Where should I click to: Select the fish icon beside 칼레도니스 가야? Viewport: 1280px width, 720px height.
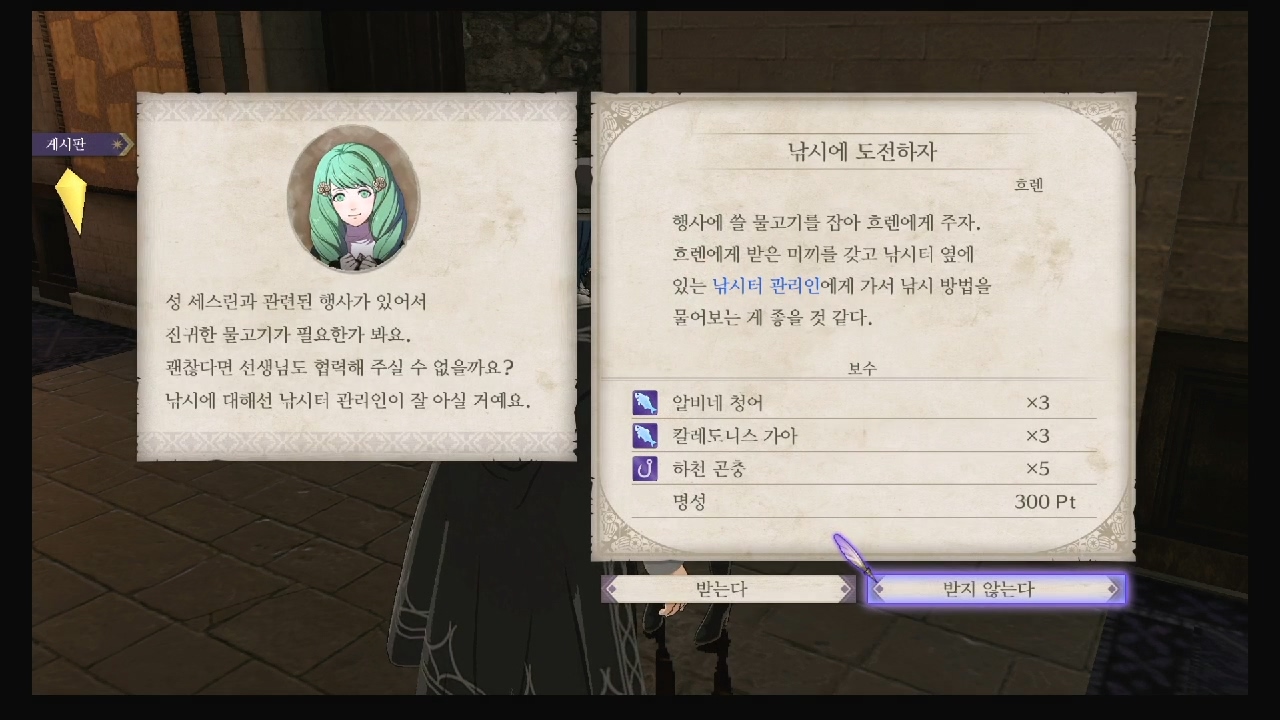pos(643,435)
